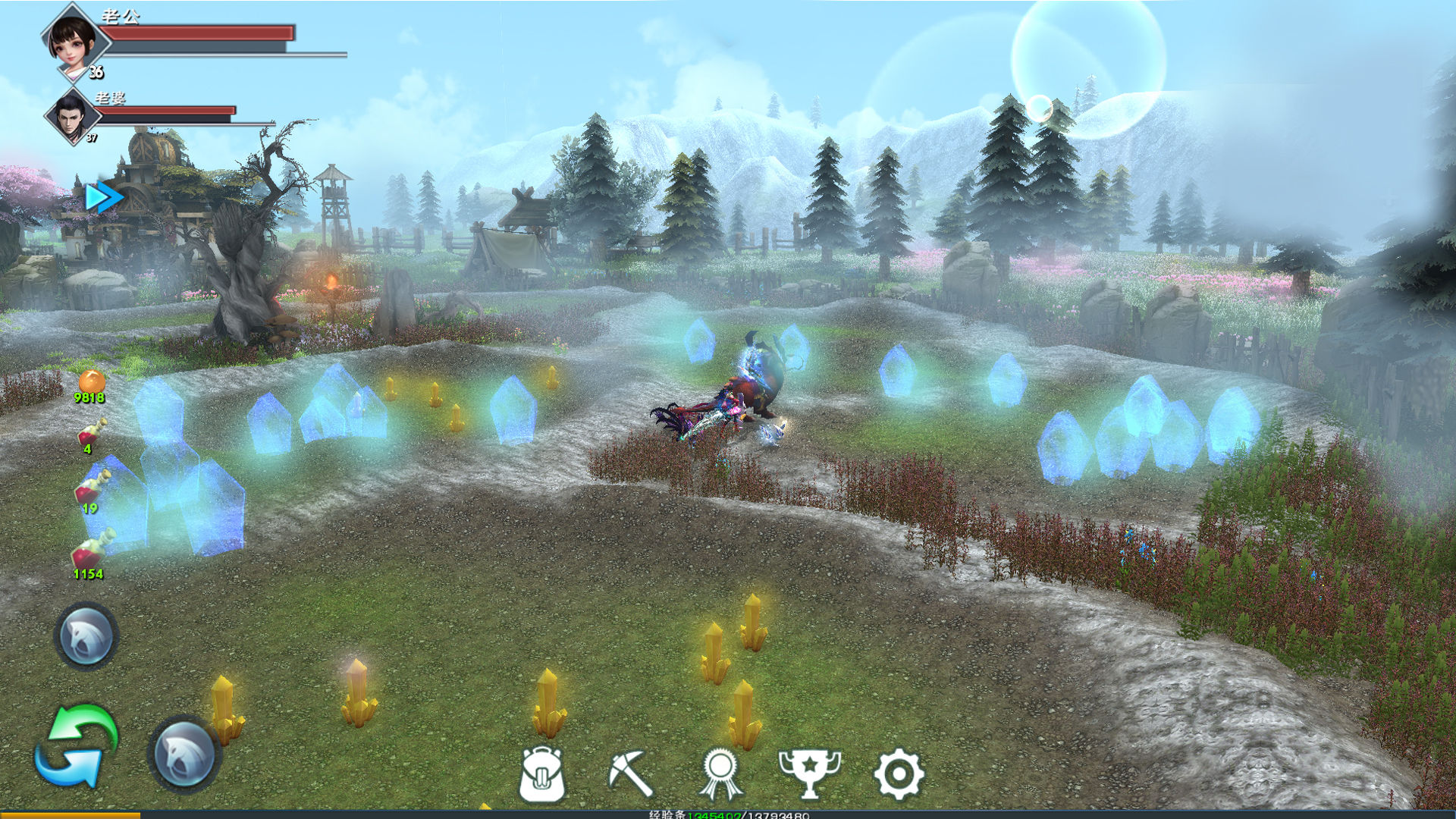The width and height of the screenshot is (1456, 819).
Task: Open the trophy rankings
Action: tap(810, 773)
